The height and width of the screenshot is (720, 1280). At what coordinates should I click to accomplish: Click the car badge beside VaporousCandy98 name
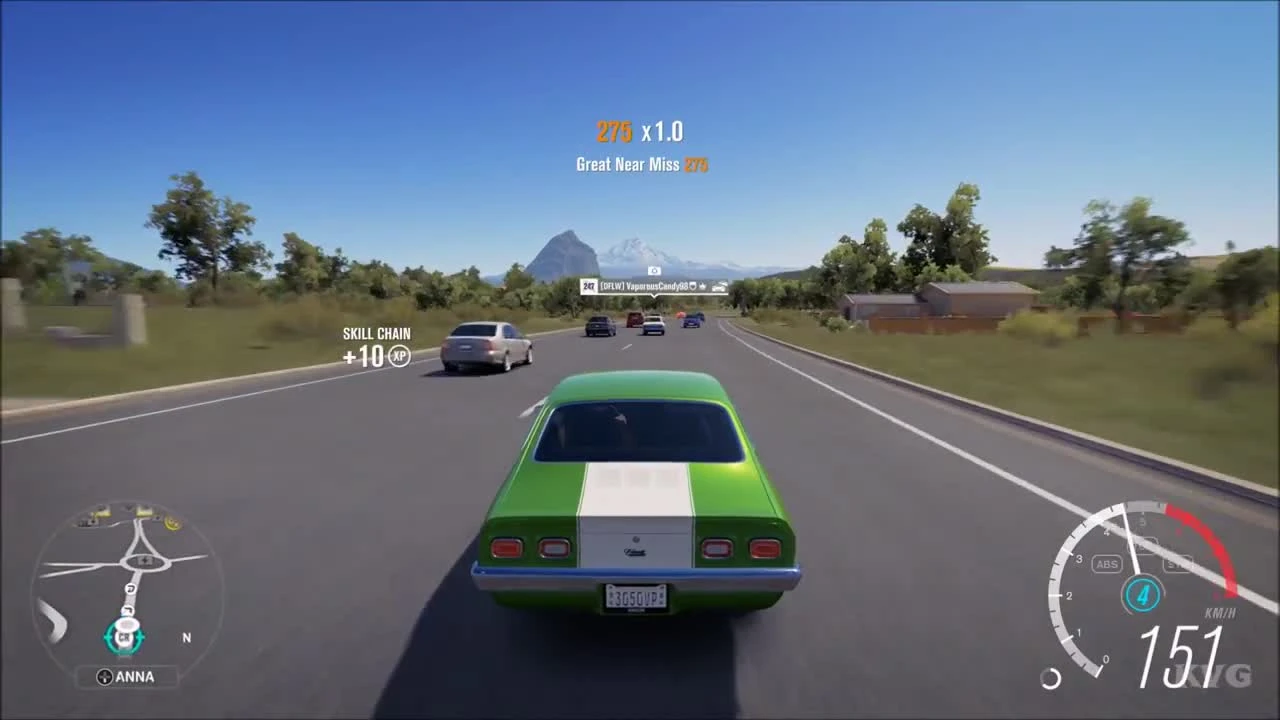click(720, 286)
